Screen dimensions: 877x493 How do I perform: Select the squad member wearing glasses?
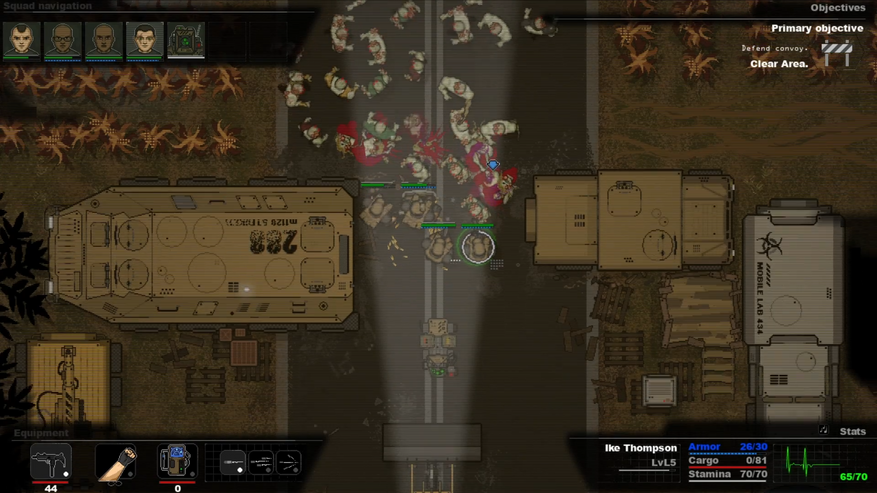[62, 40]
